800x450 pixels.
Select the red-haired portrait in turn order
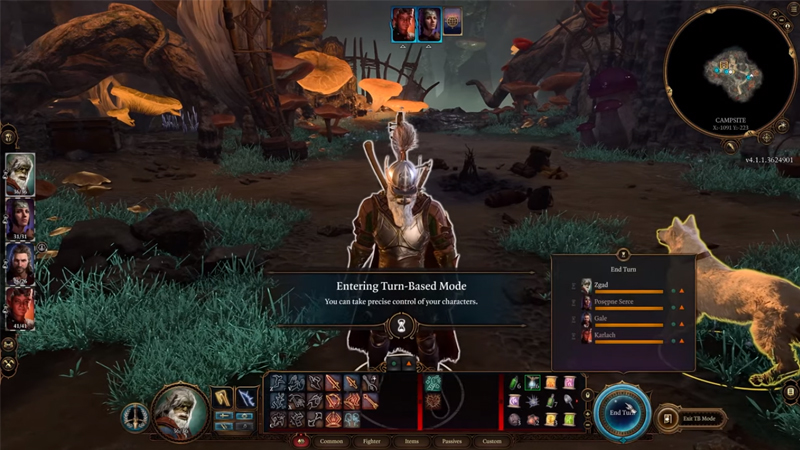coord(404,24)
